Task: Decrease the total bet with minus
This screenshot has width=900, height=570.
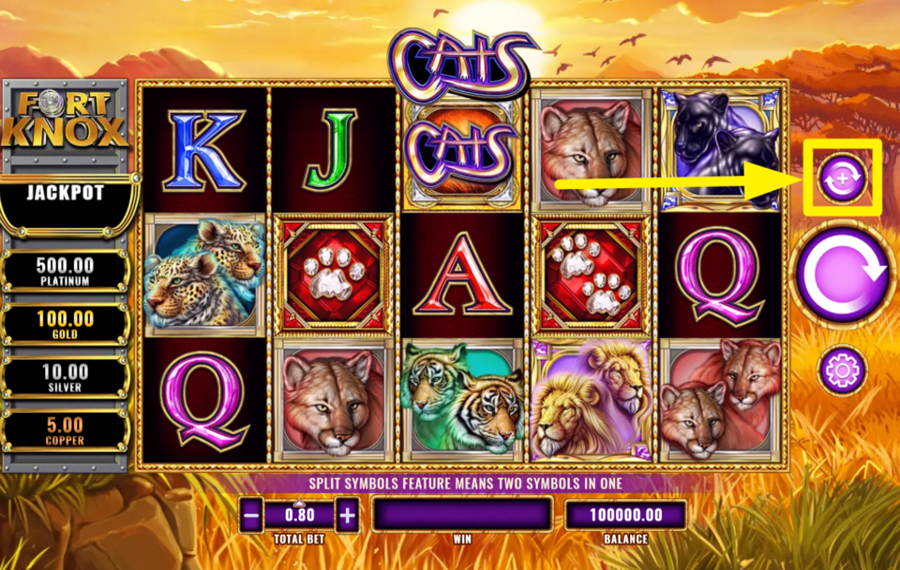Action: 253,516
